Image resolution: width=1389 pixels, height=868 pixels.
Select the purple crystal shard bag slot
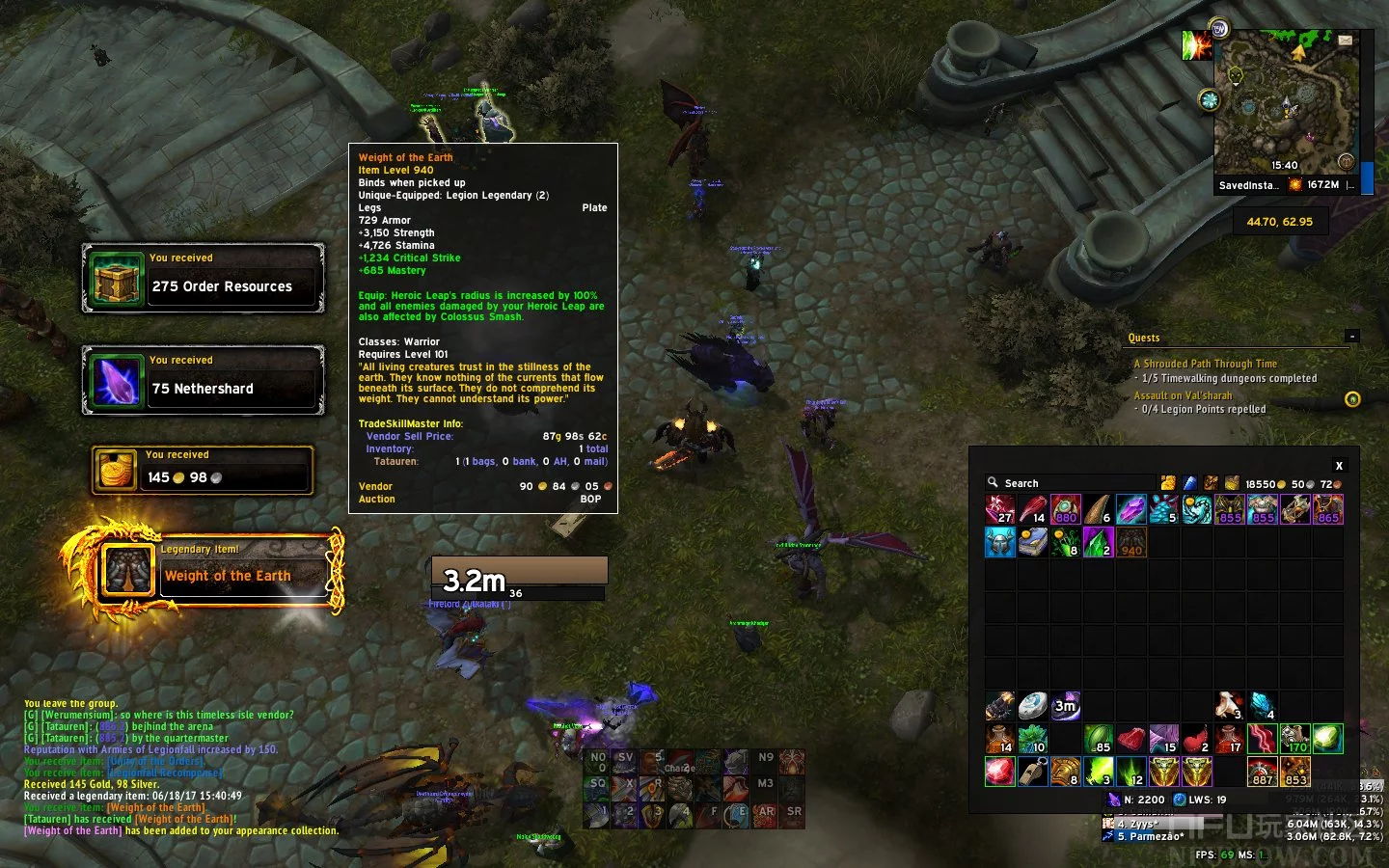(x=1130, y=509)
